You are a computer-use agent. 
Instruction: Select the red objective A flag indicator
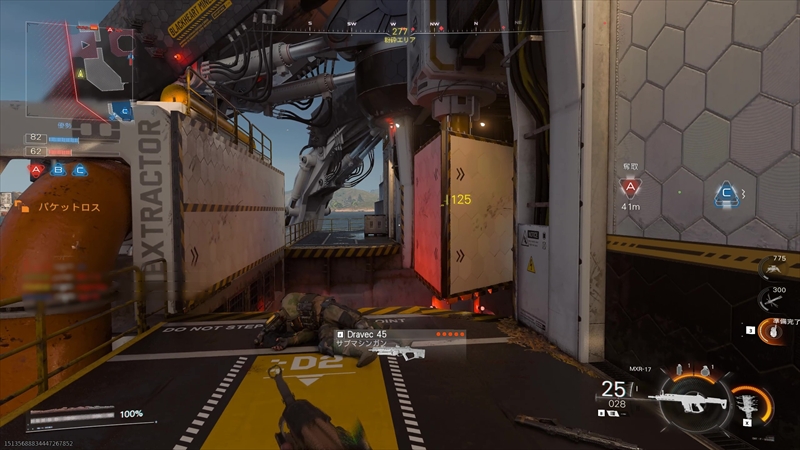tap(36, 170)
